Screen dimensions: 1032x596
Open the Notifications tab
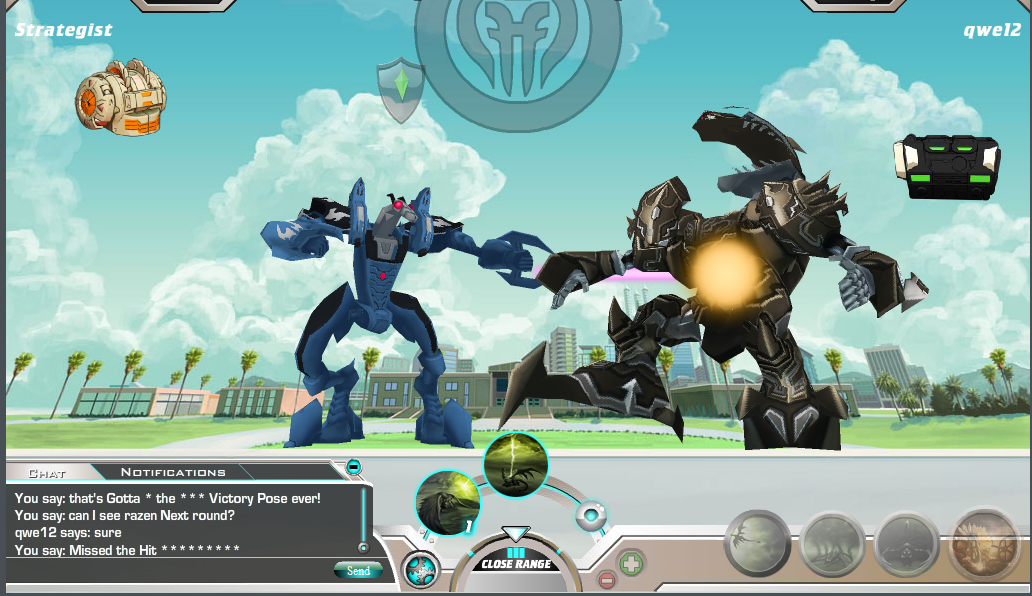(173, 472)
